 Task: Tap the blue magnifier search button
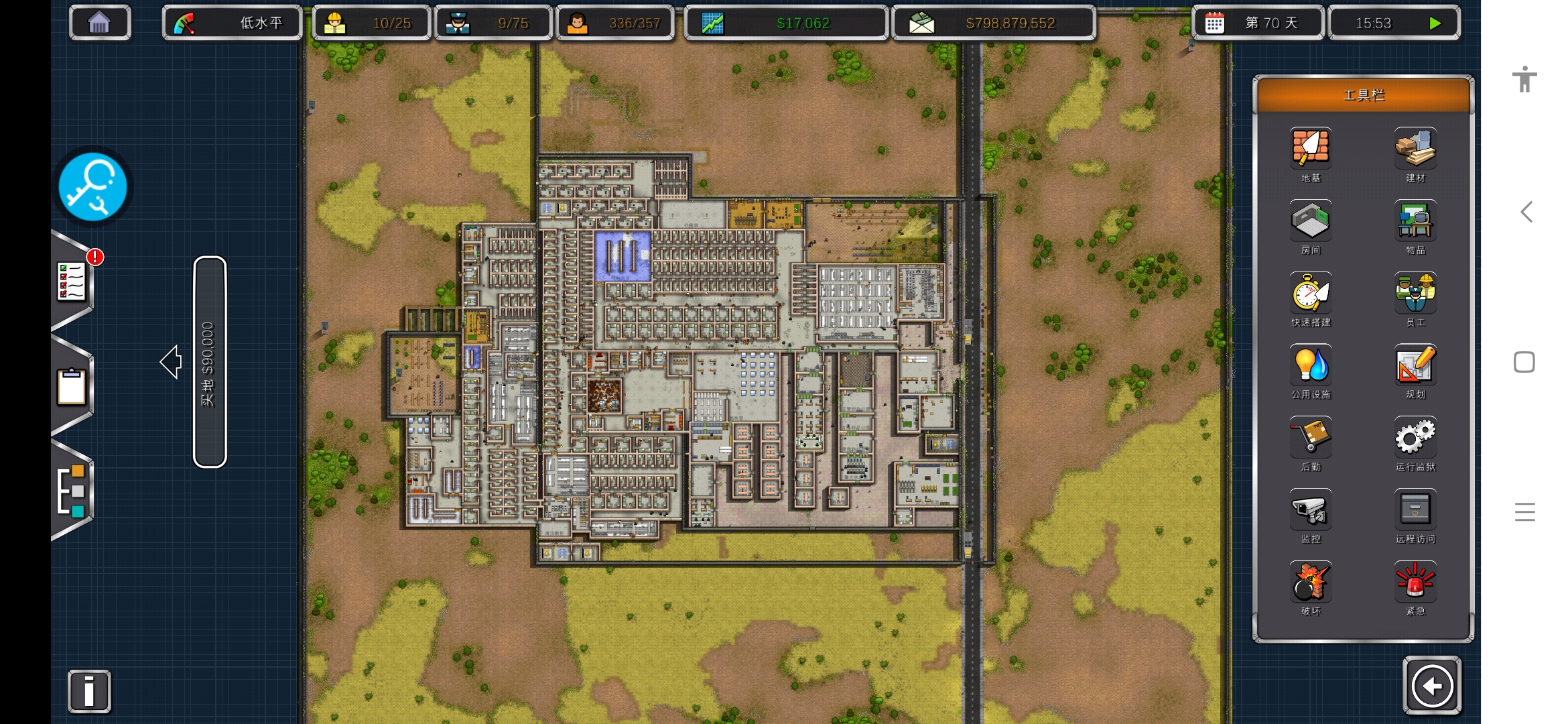92,187
